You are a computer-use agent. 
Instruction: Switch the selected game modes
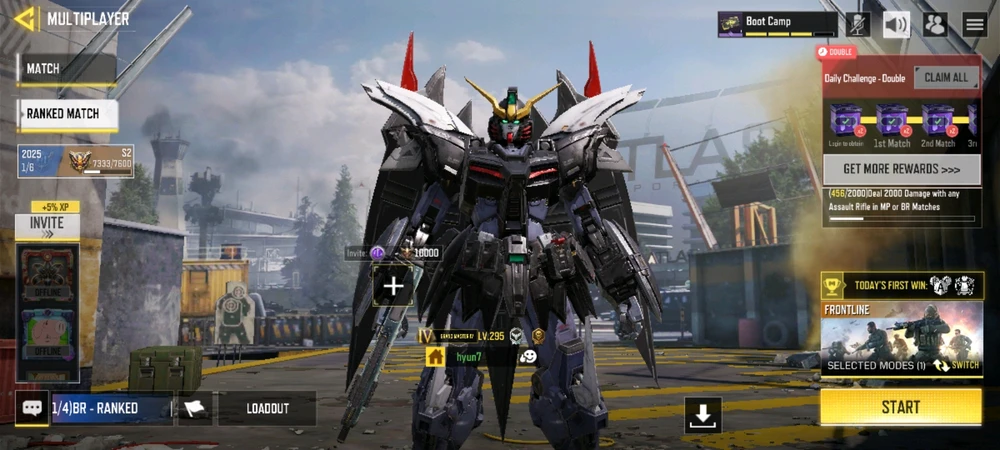pyautogui.click(x=956, y=366)
